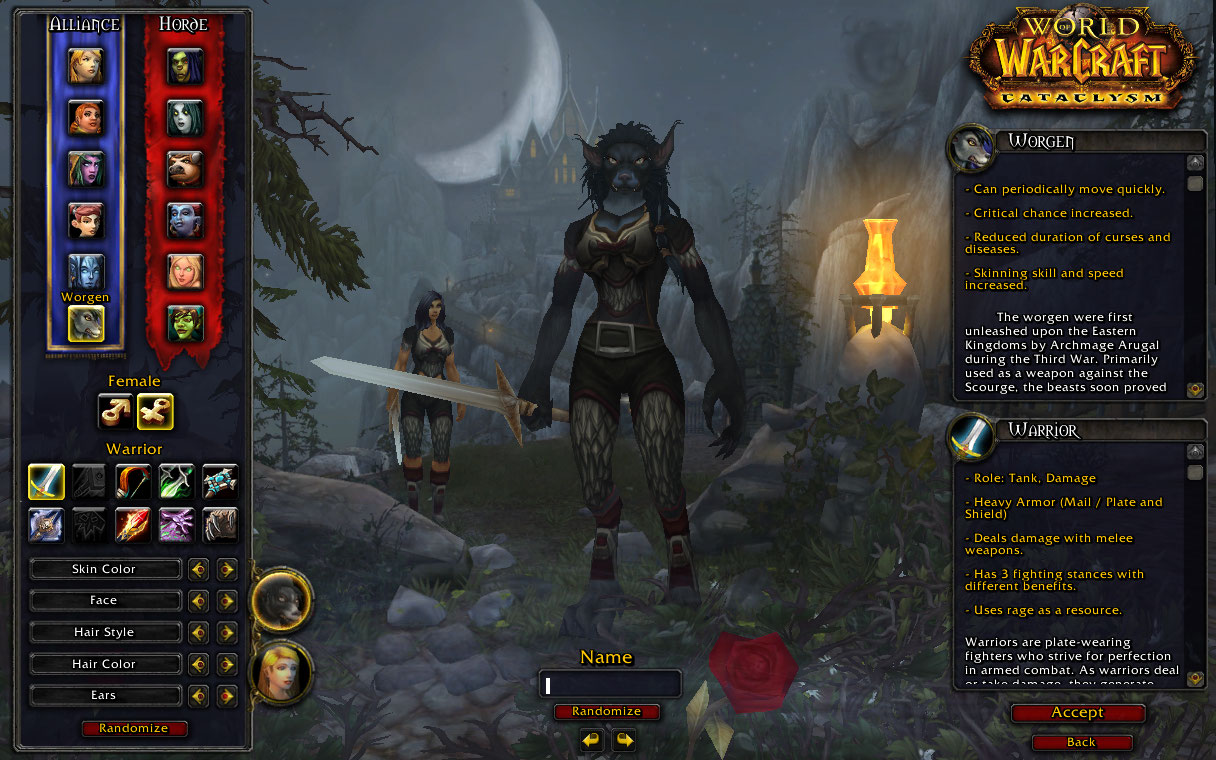Go to the previous Hair Style
This screenshot has width=1216, height=760.
point(198,632)
